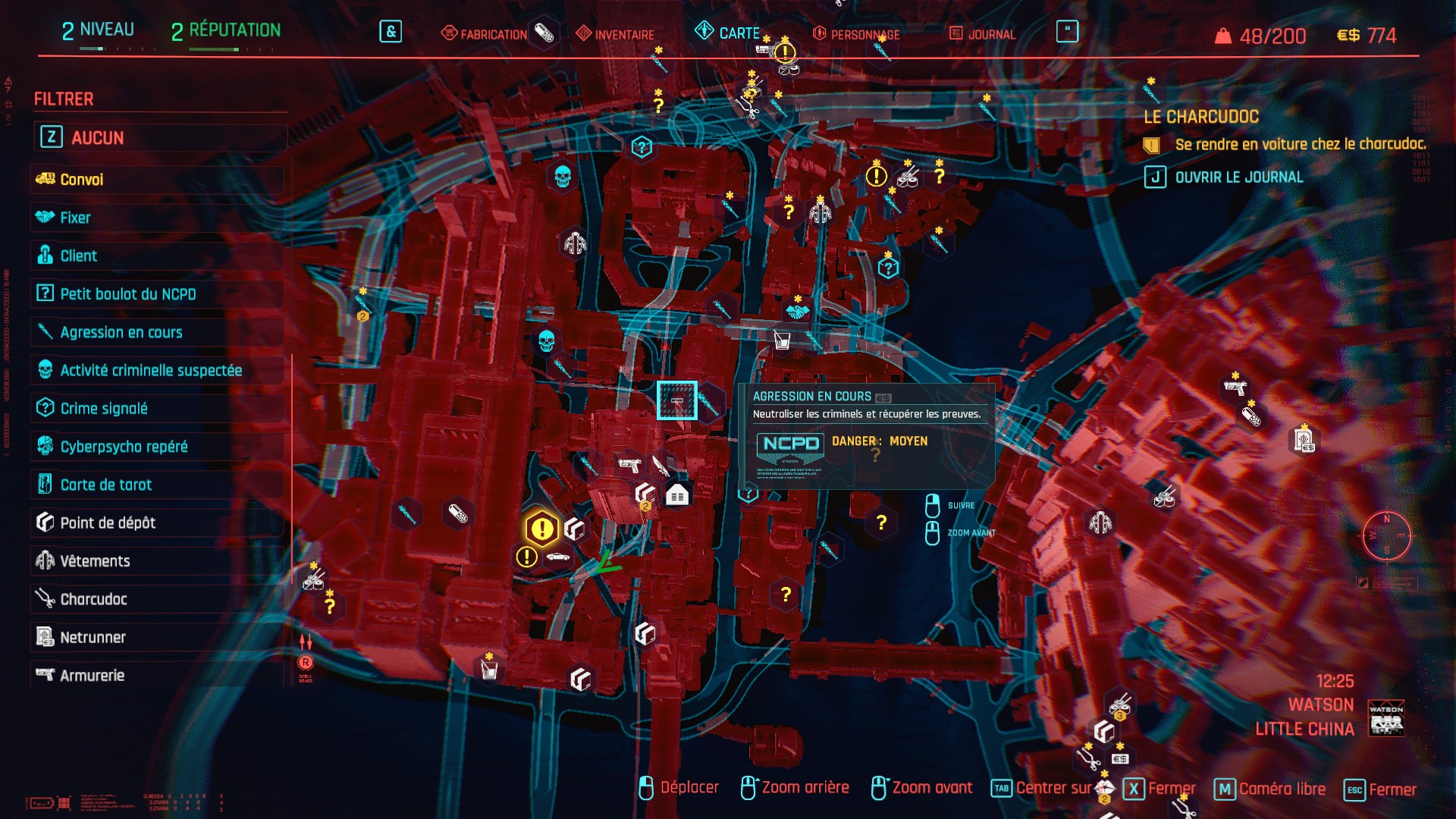The height and width of the screenshot is (819, 1456).
Task: Filter map by Convoi
Action: point(82,180)
